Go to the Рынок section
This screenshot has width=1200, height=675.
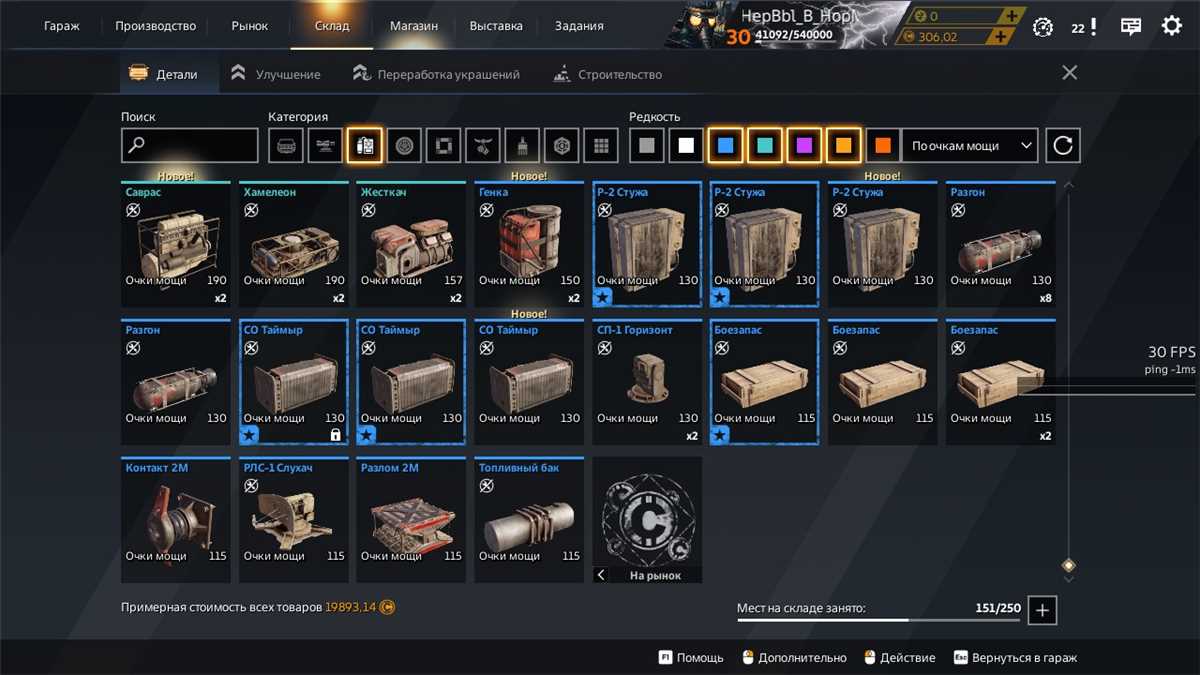(x=250, y=26)
